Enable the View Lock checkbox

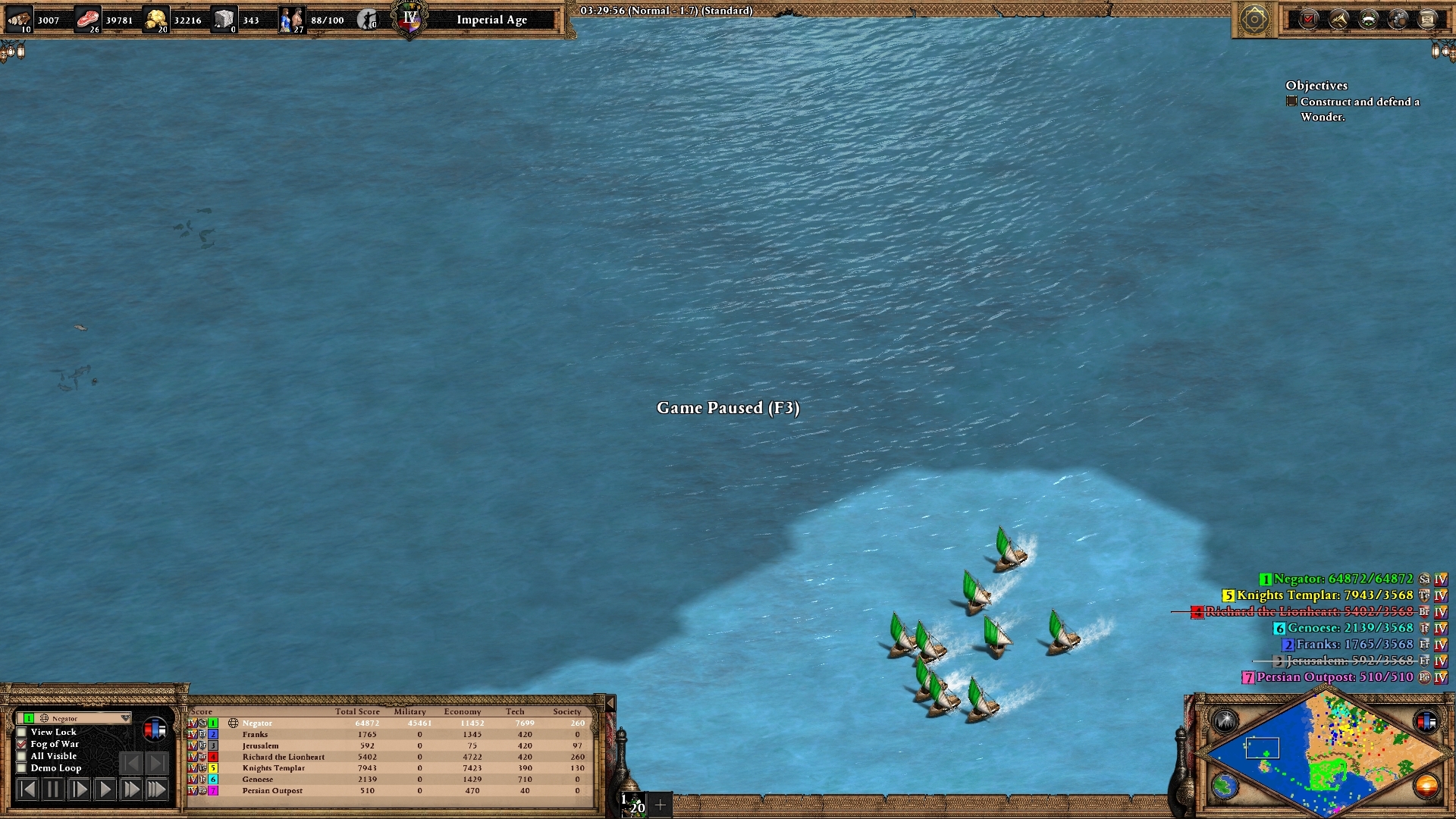pyautogui.click(x=21, y=732)
